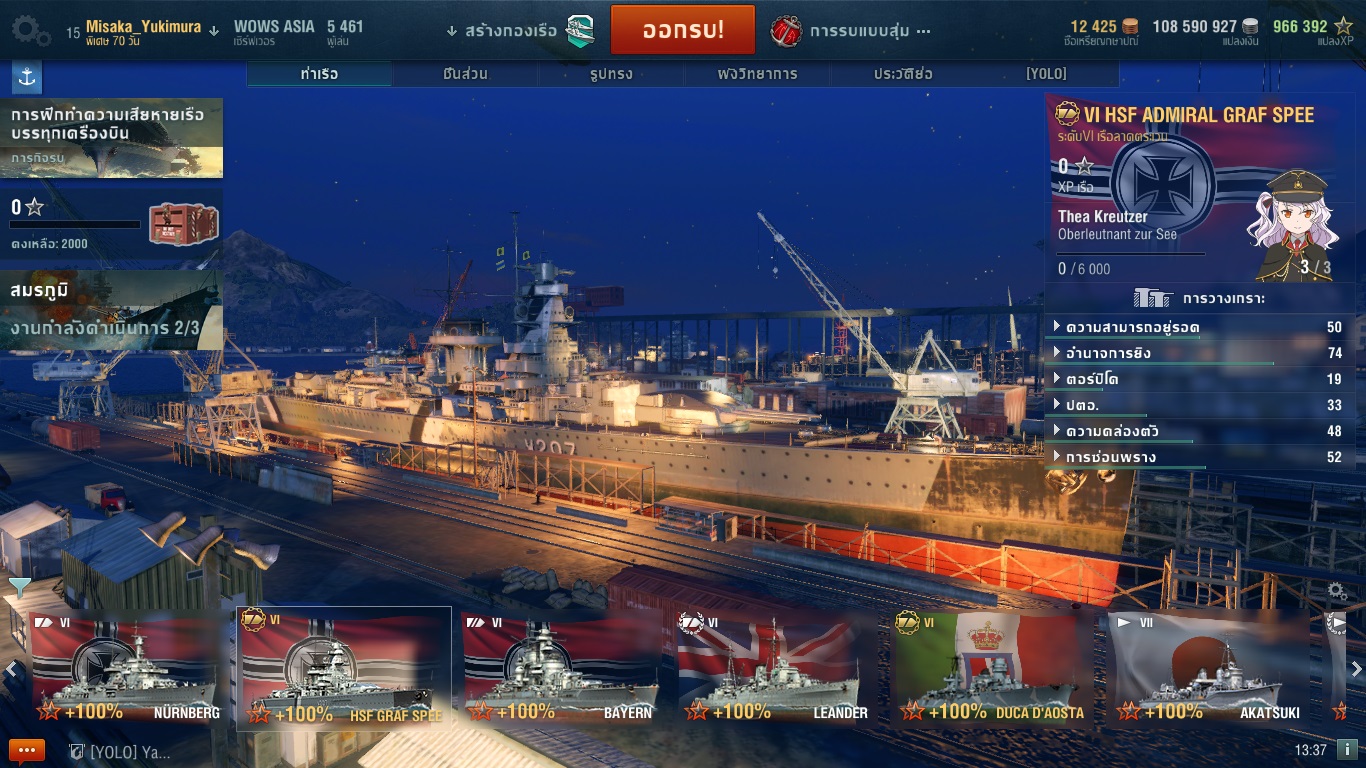This screenshot has width=1366, height=768.
Task: Open the orange chat button
Action: [27, 750]
